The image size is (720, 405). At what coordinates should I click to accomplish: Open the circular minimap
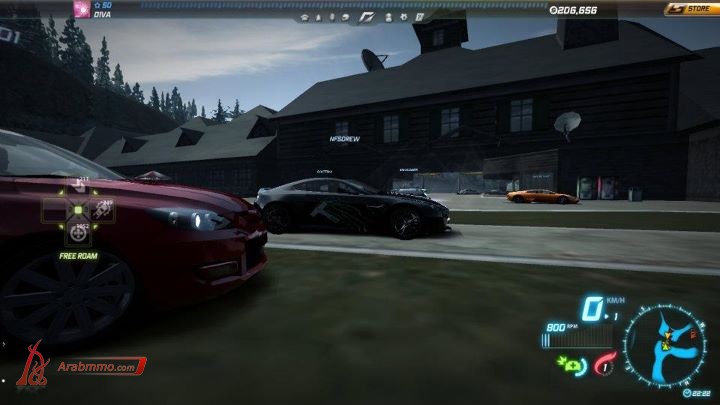point(665,345)
